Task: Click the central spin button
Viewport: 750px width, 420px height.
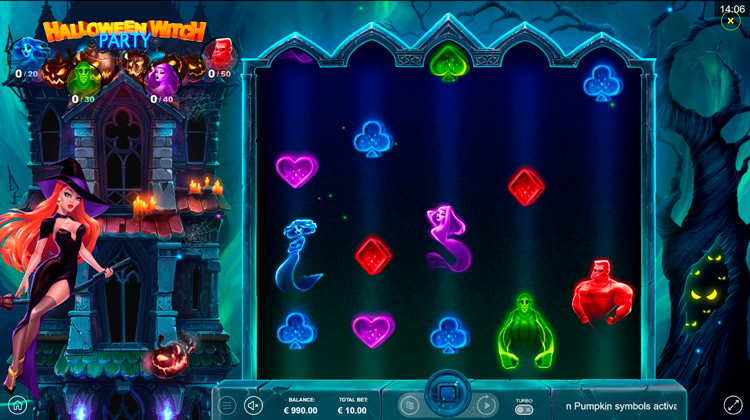Action: (443, 393)
